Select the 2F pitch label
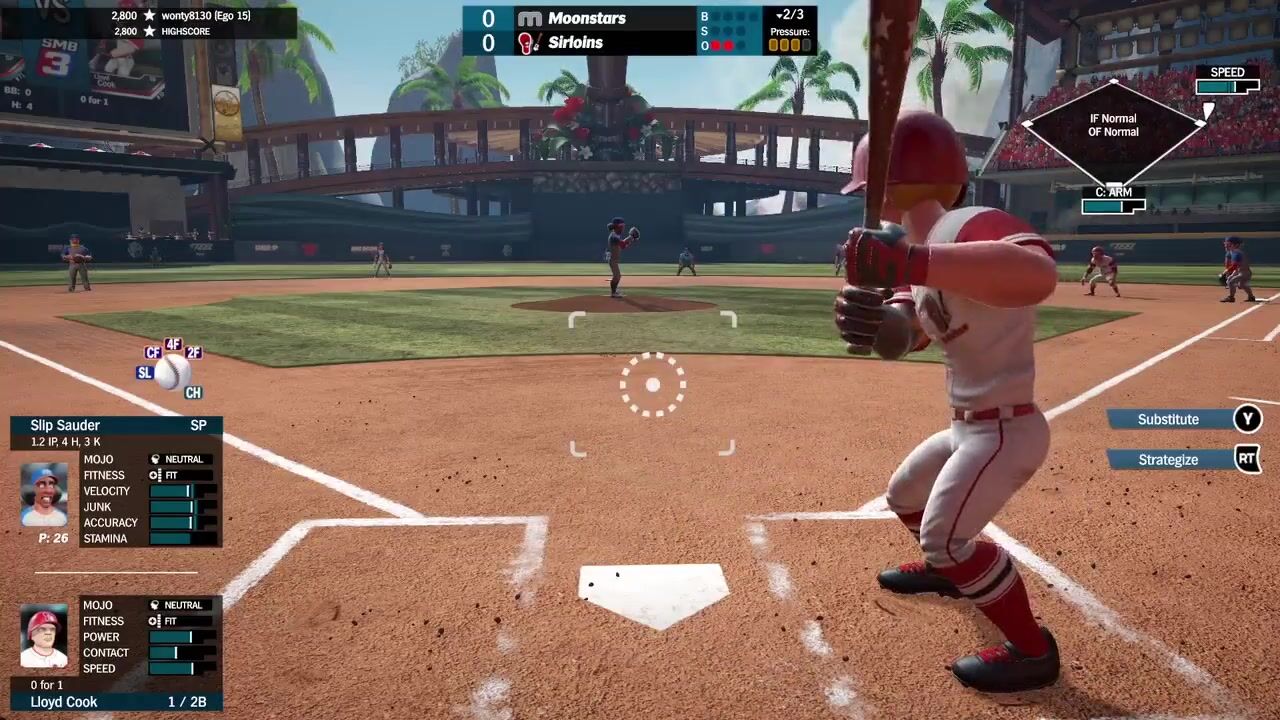 coord(193,353)
